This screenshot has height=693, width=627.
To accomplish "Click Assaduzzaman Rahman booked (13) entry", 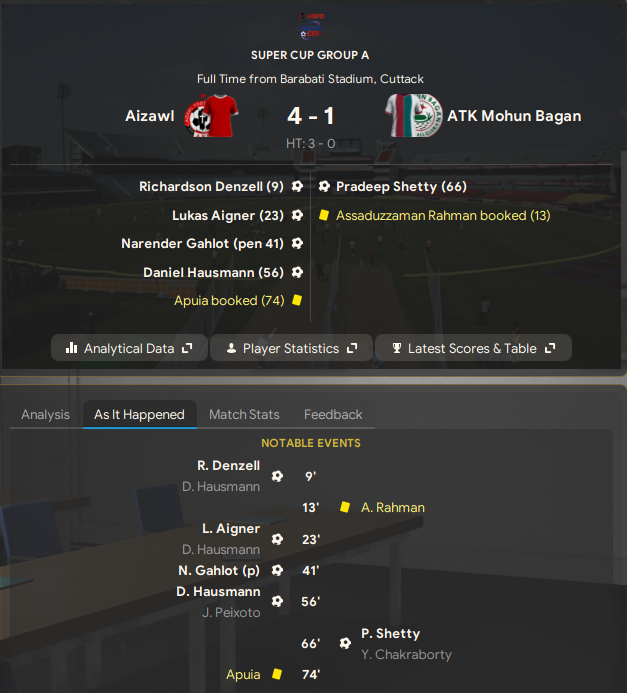I will coord(443,215).
